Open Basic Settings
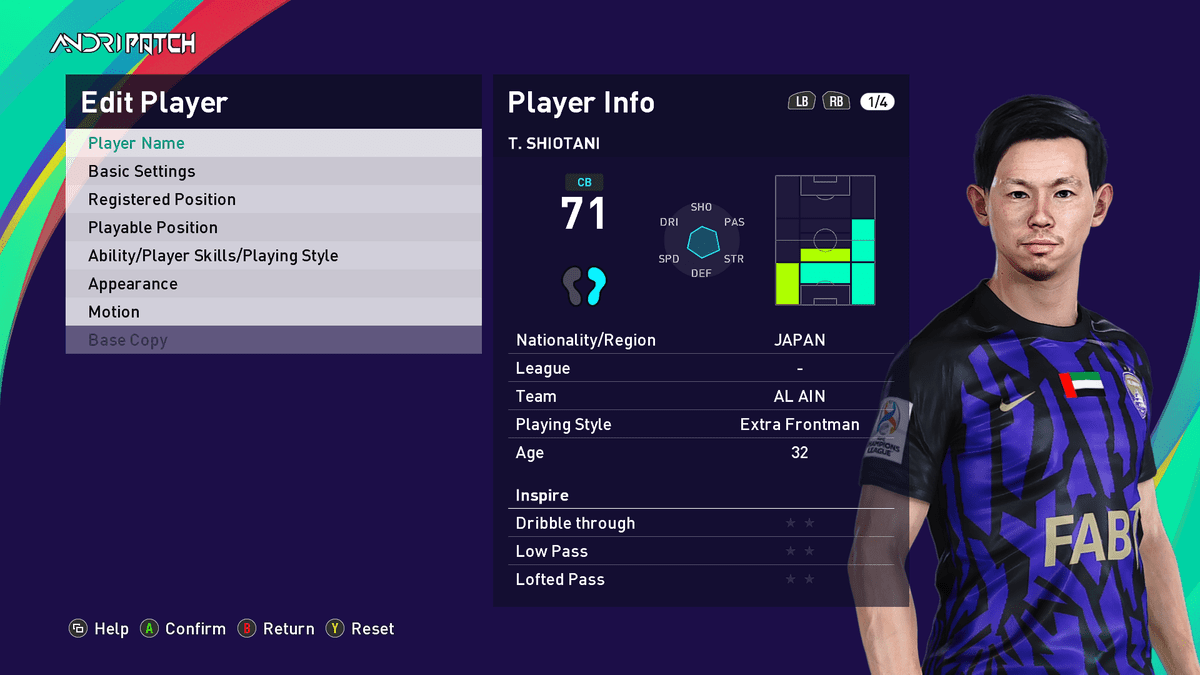Screen dimensions: 1200x675 273,171
